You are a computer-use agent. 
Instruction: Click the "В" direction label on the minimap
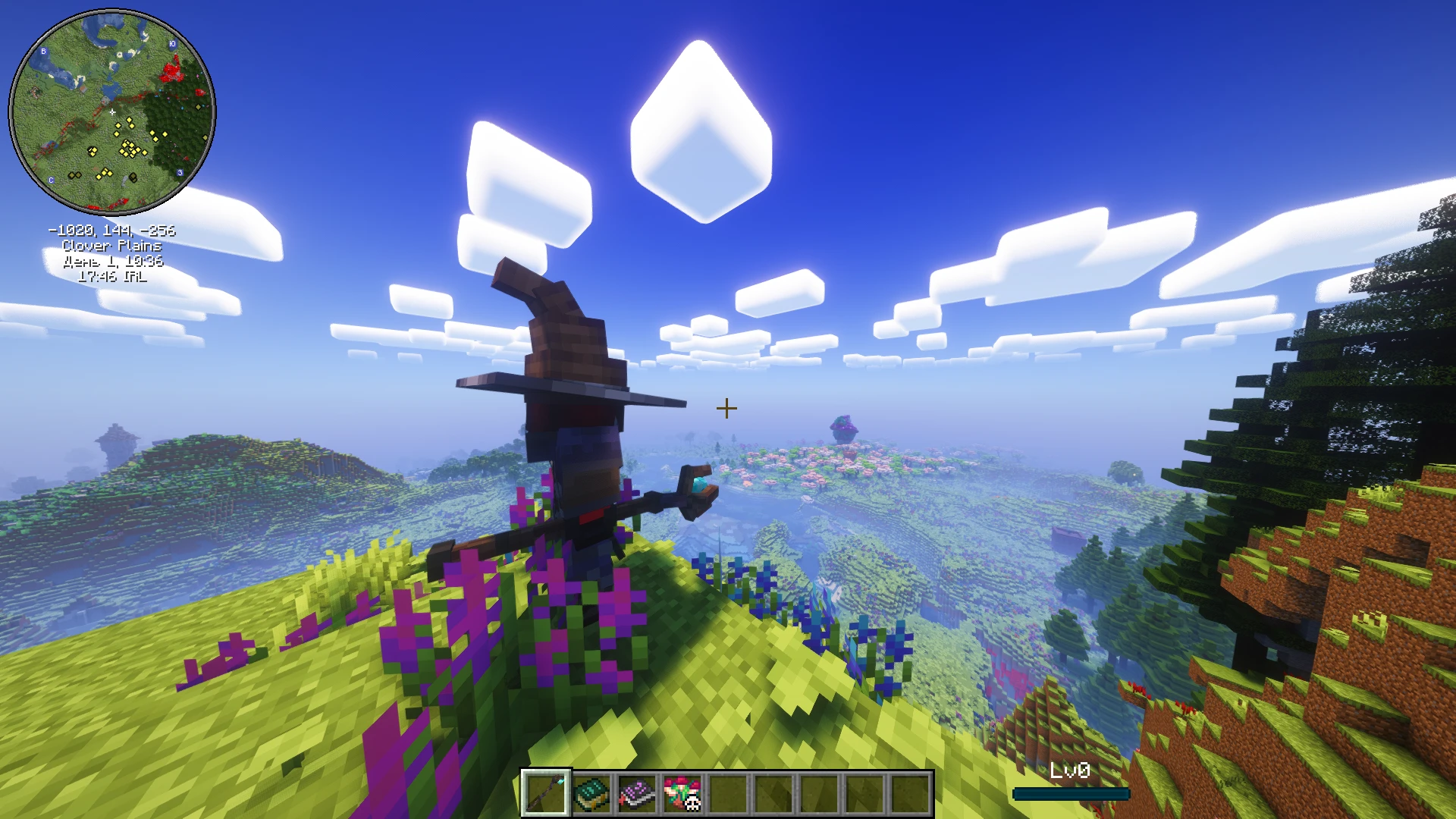pos(43,50)
